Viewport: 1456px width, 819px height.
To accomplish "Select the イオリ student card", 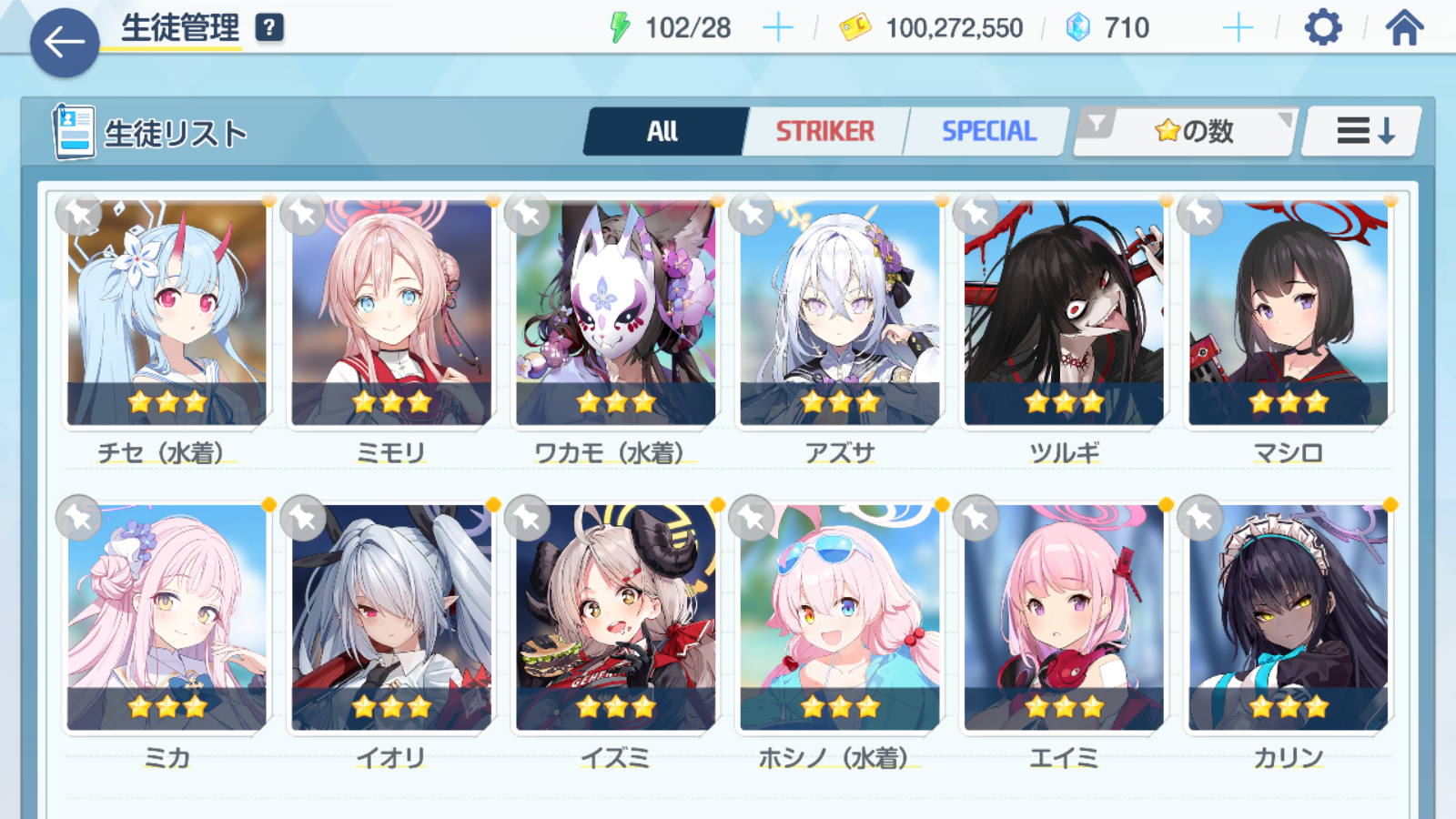I will 391,617.
